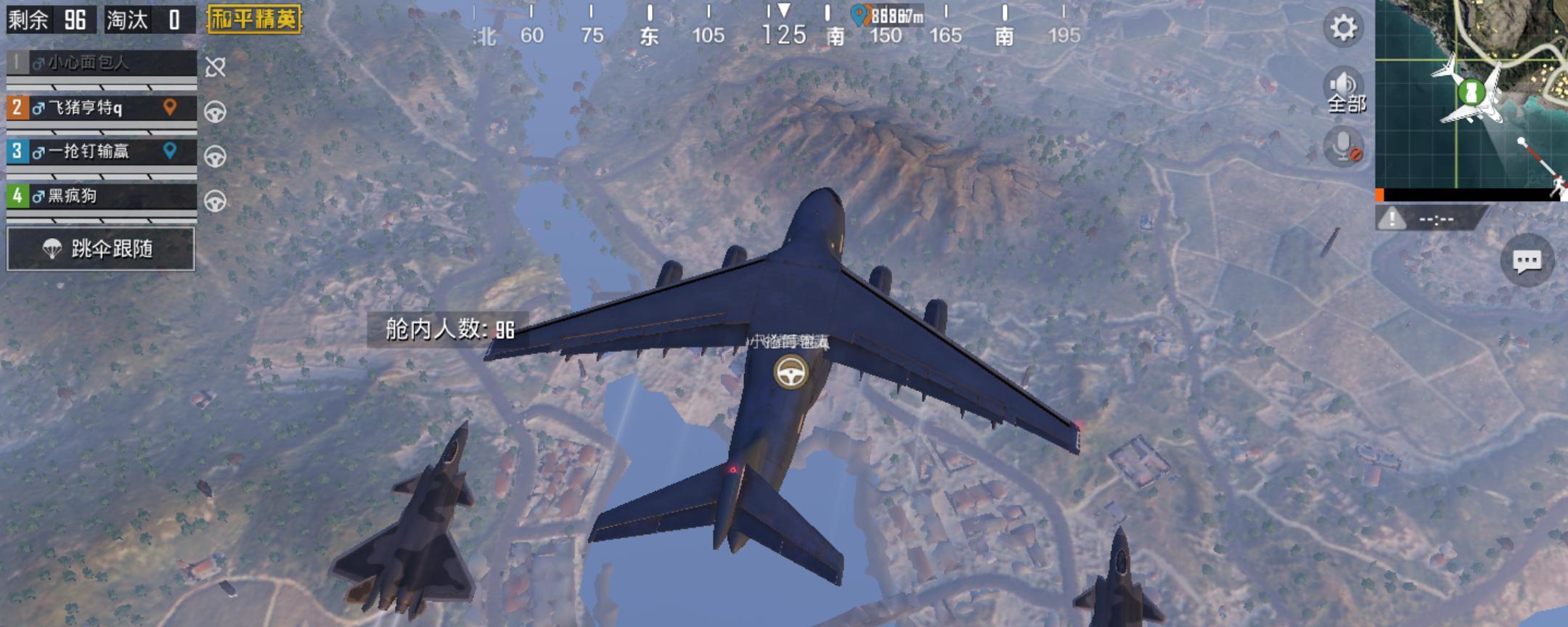Screen dimensions: 1568x627
Task: Click the steering wheel marker on the plane
Action: 790,372
